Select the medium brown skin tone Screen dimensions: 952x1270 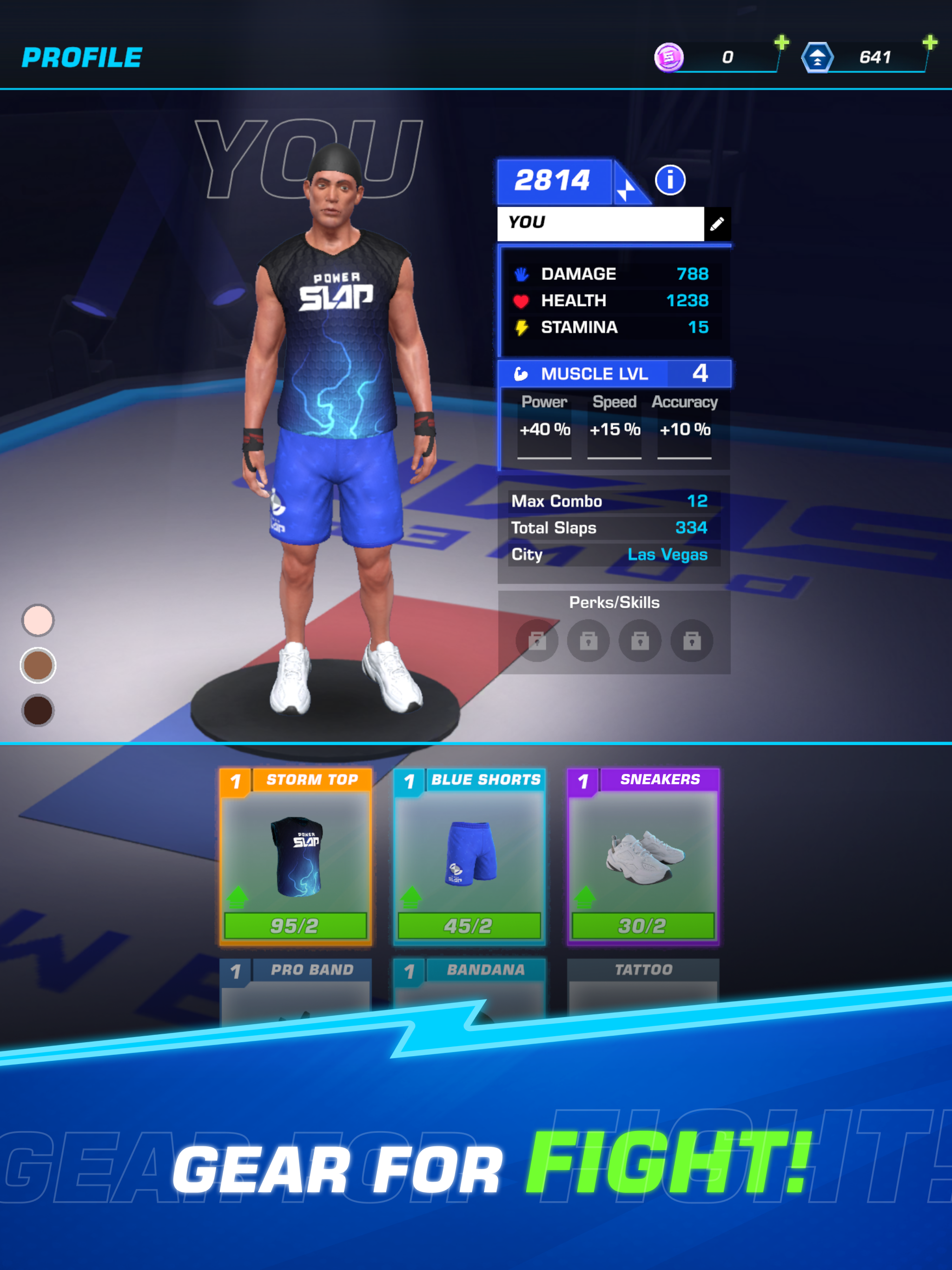point(37,665)
